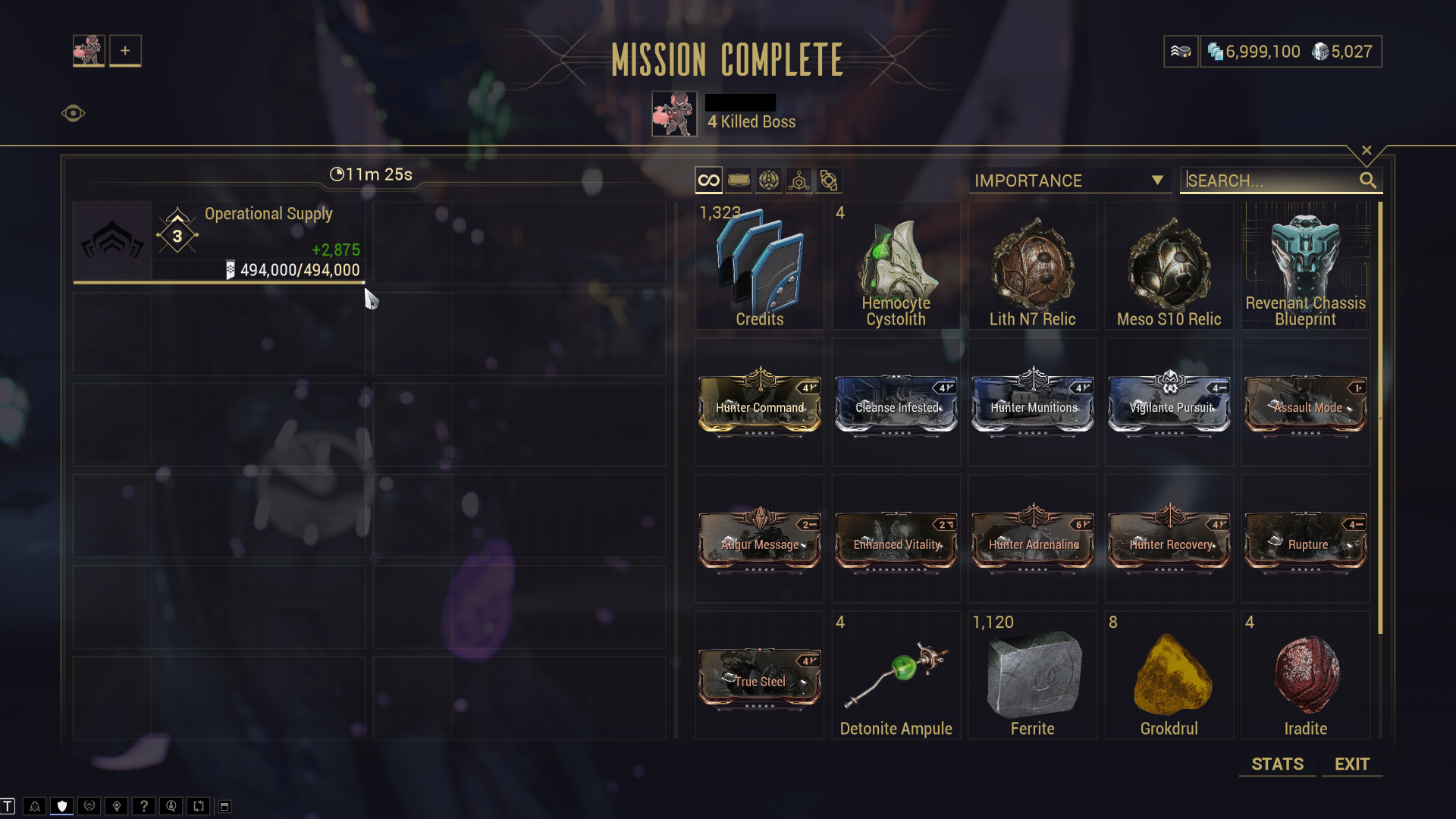Exit the mission complete screen
This screenshot has width=1456, height=819.
click(x=1351, y=764)
